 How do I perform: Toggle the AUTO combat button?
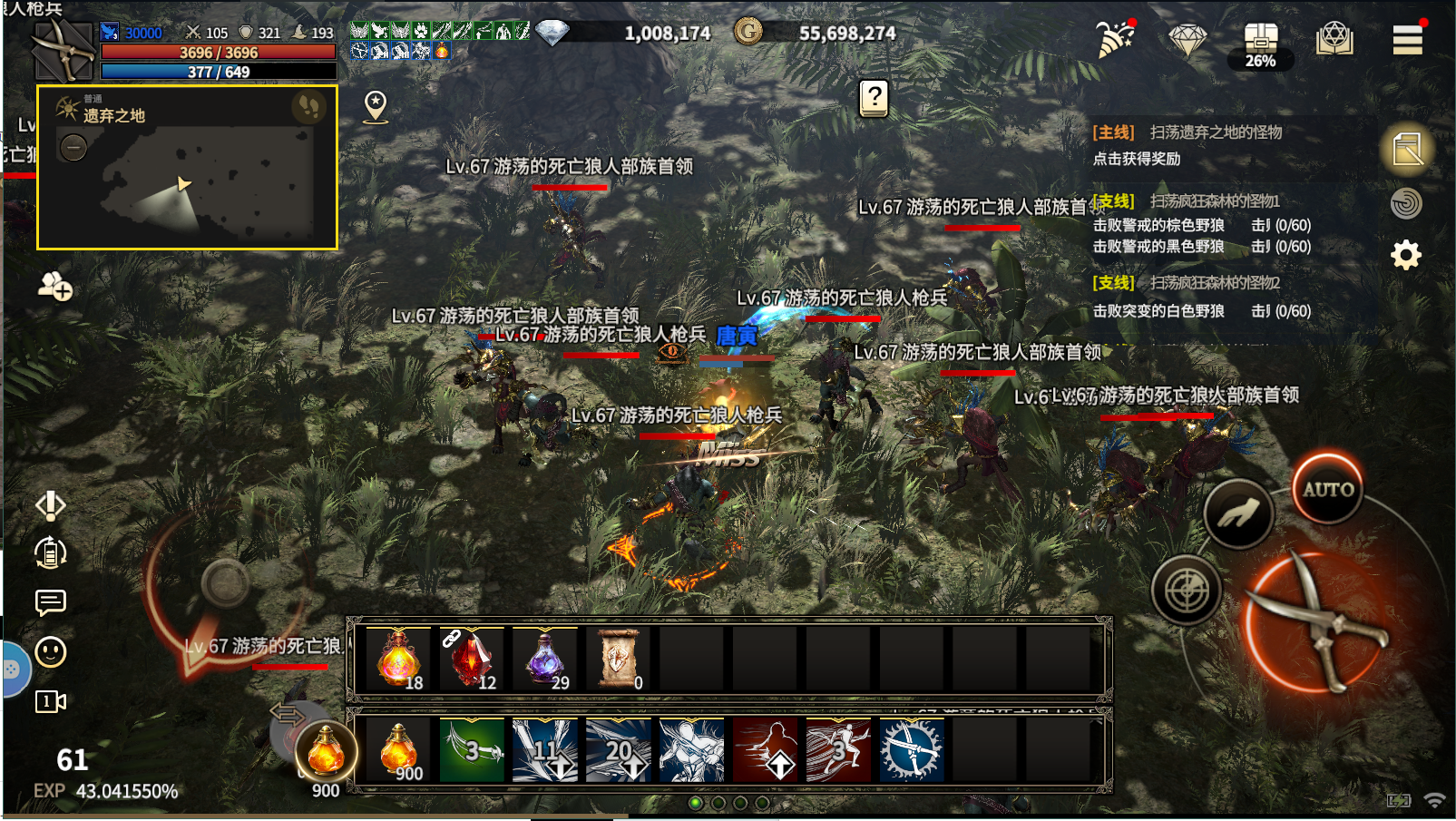tap(1328, 489)
